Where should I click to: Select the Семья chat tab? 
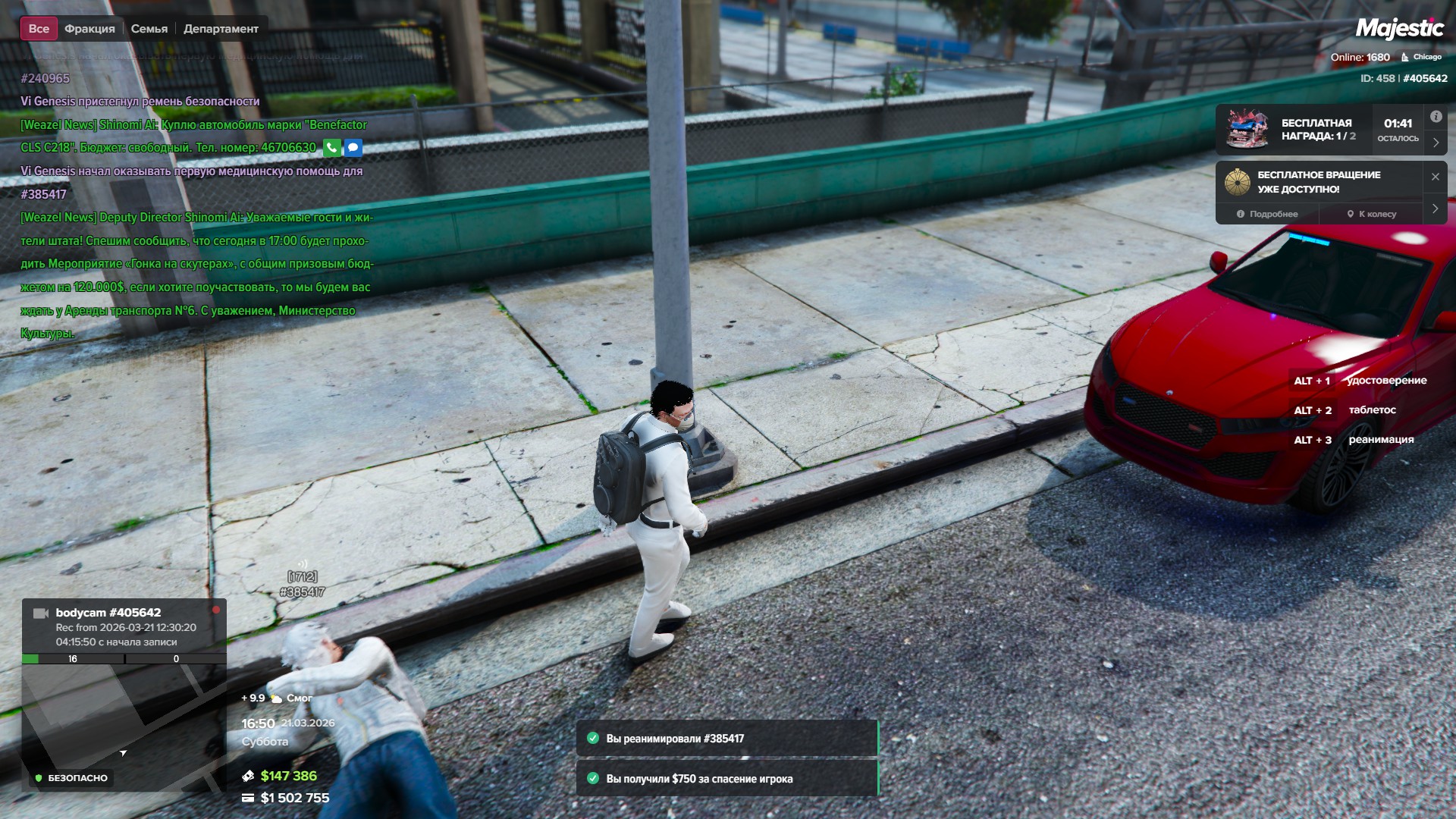click(x=149, y=29)
